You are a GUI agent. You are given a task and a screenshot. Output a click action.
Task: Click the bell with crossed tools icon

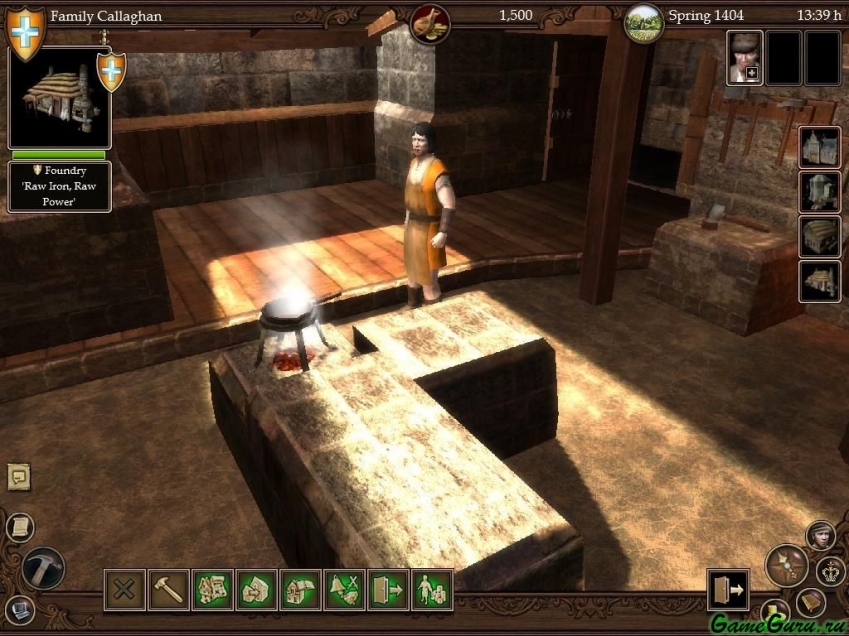tap(344, 590)
